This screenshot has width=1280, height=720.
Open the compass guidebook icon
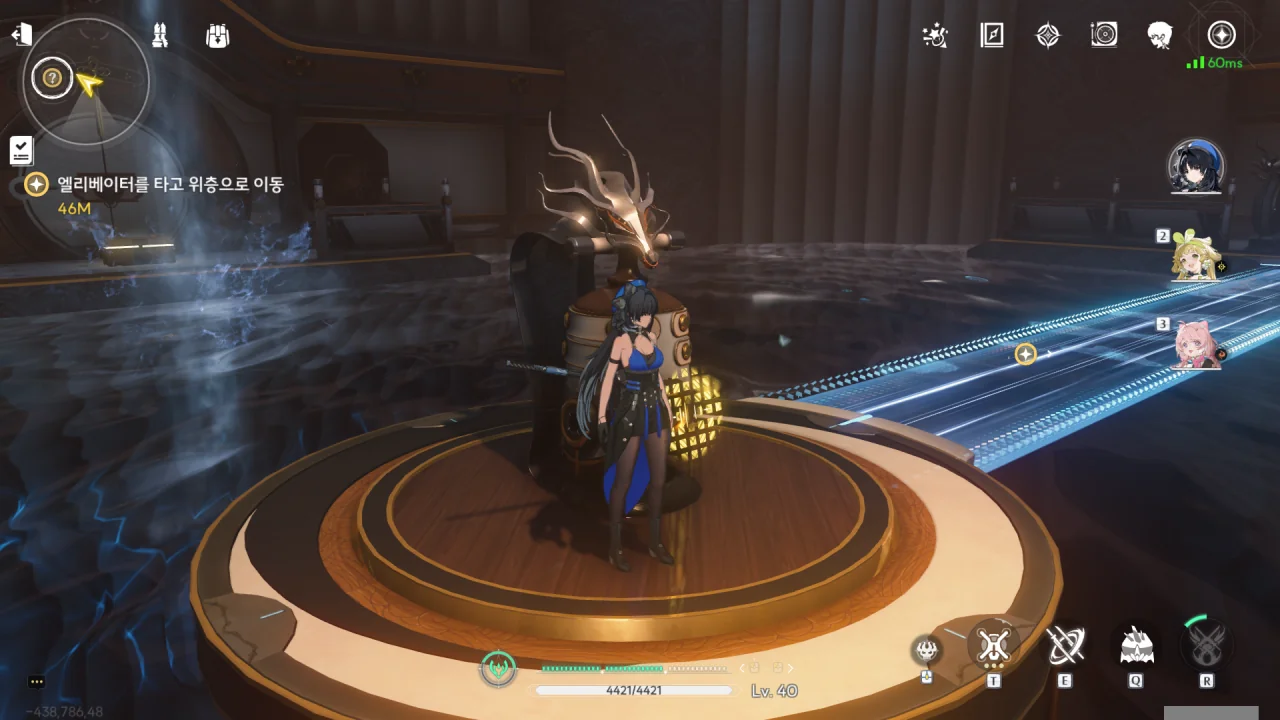(991, 36)
